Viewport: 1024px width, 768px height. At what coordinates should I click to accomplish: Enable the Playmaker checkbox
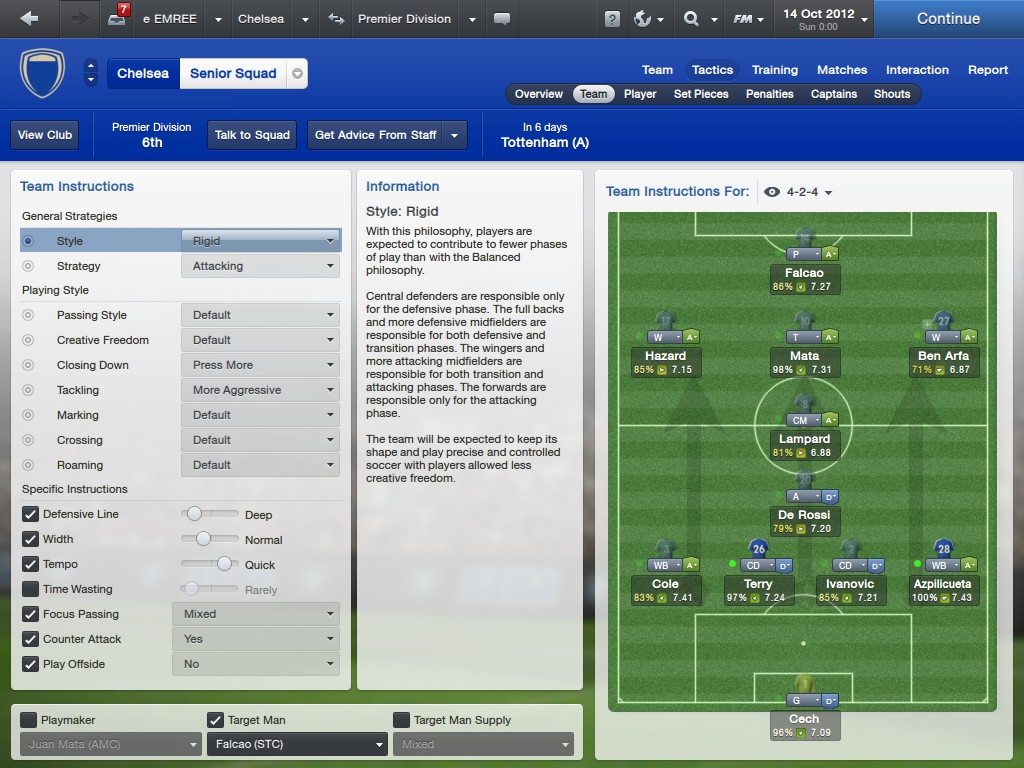coord(29,720)
